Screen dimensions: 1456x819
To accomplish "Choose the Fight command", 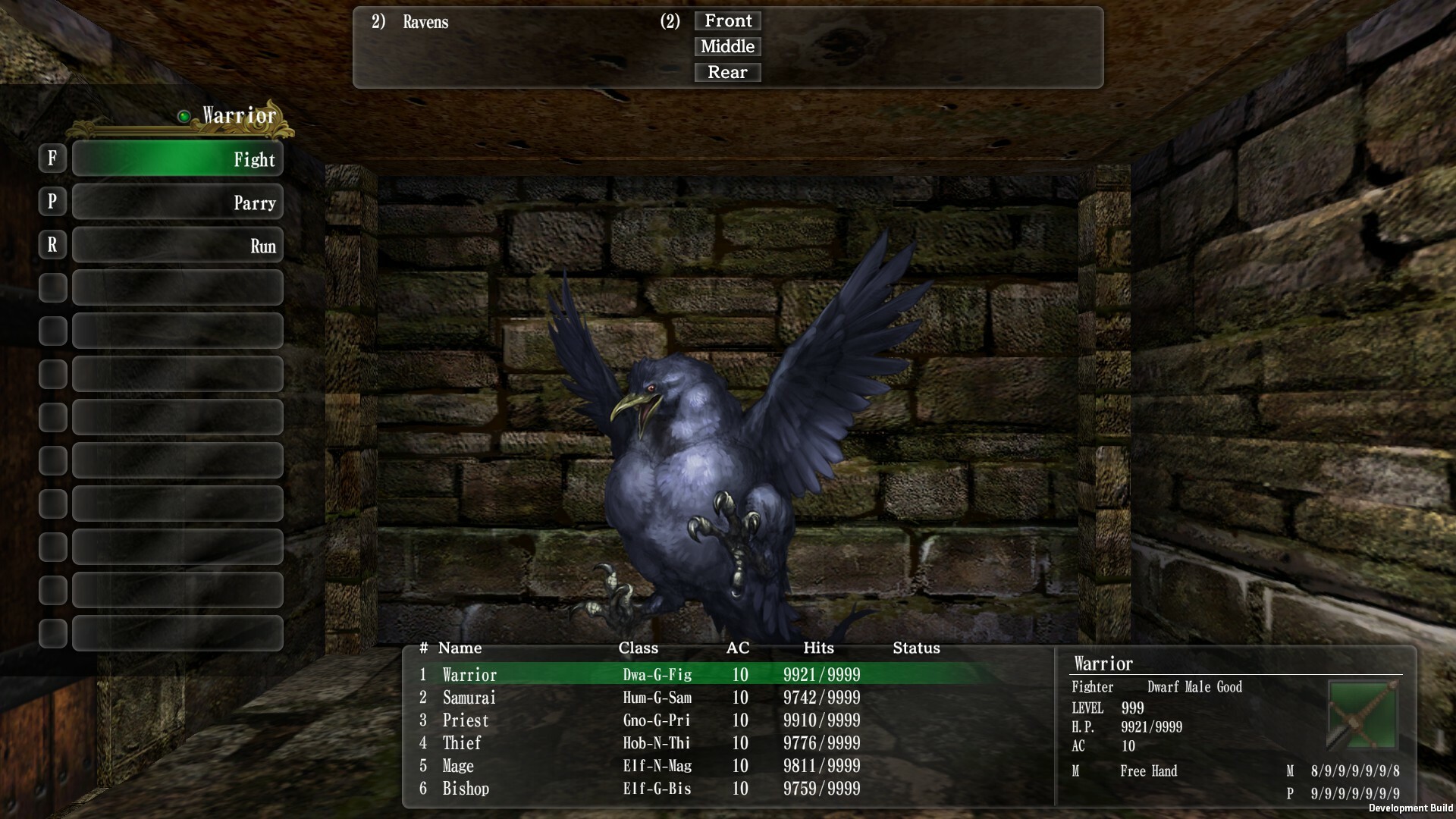I will click(x=177, y=158).
